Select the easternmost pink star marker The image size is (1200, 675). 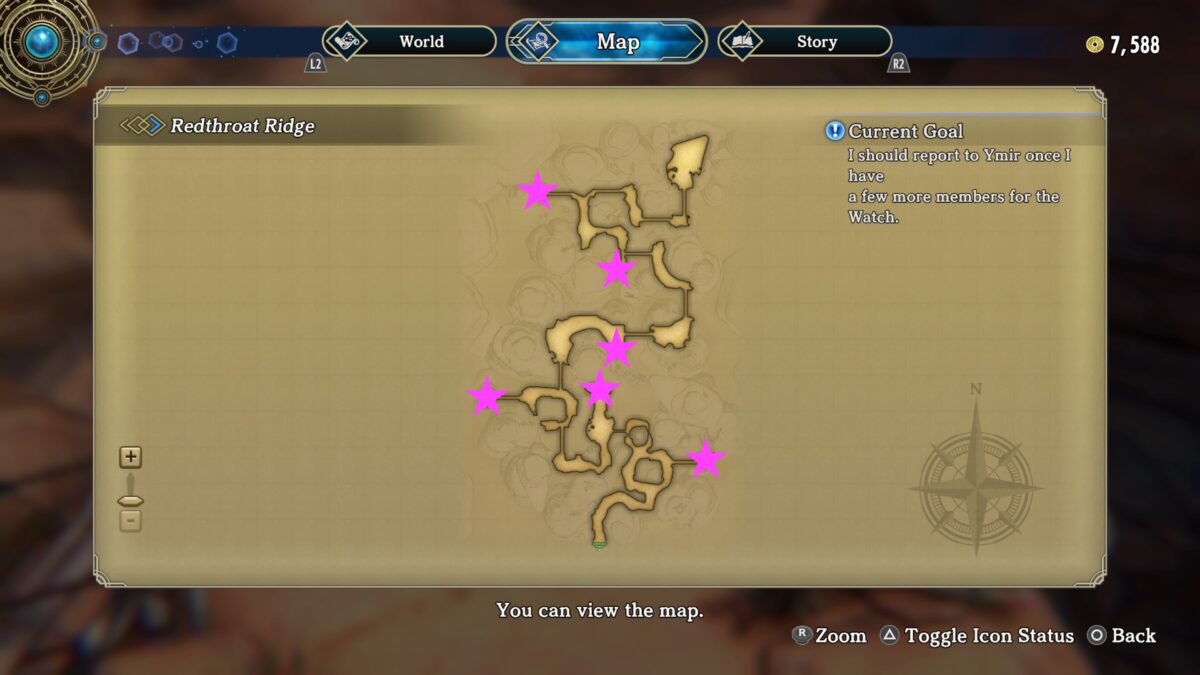pos(706,459)
